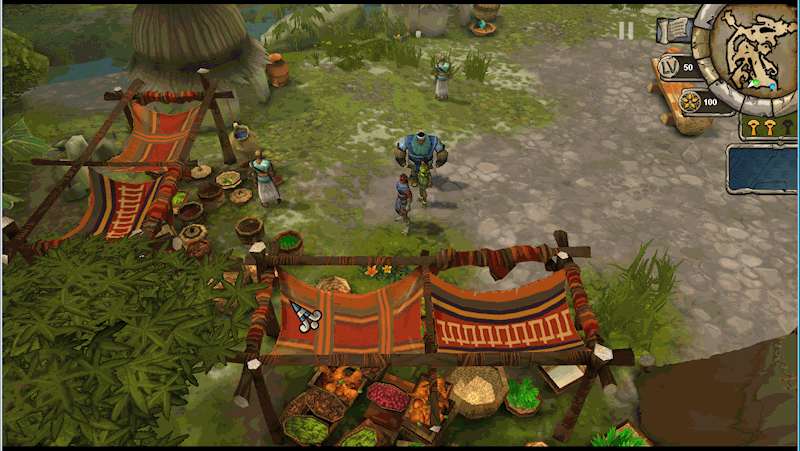Viewport: 800px width, 451px height.
Task: Open the quest scroll journal
Action: pyautogui.click(x=676, y=30)
